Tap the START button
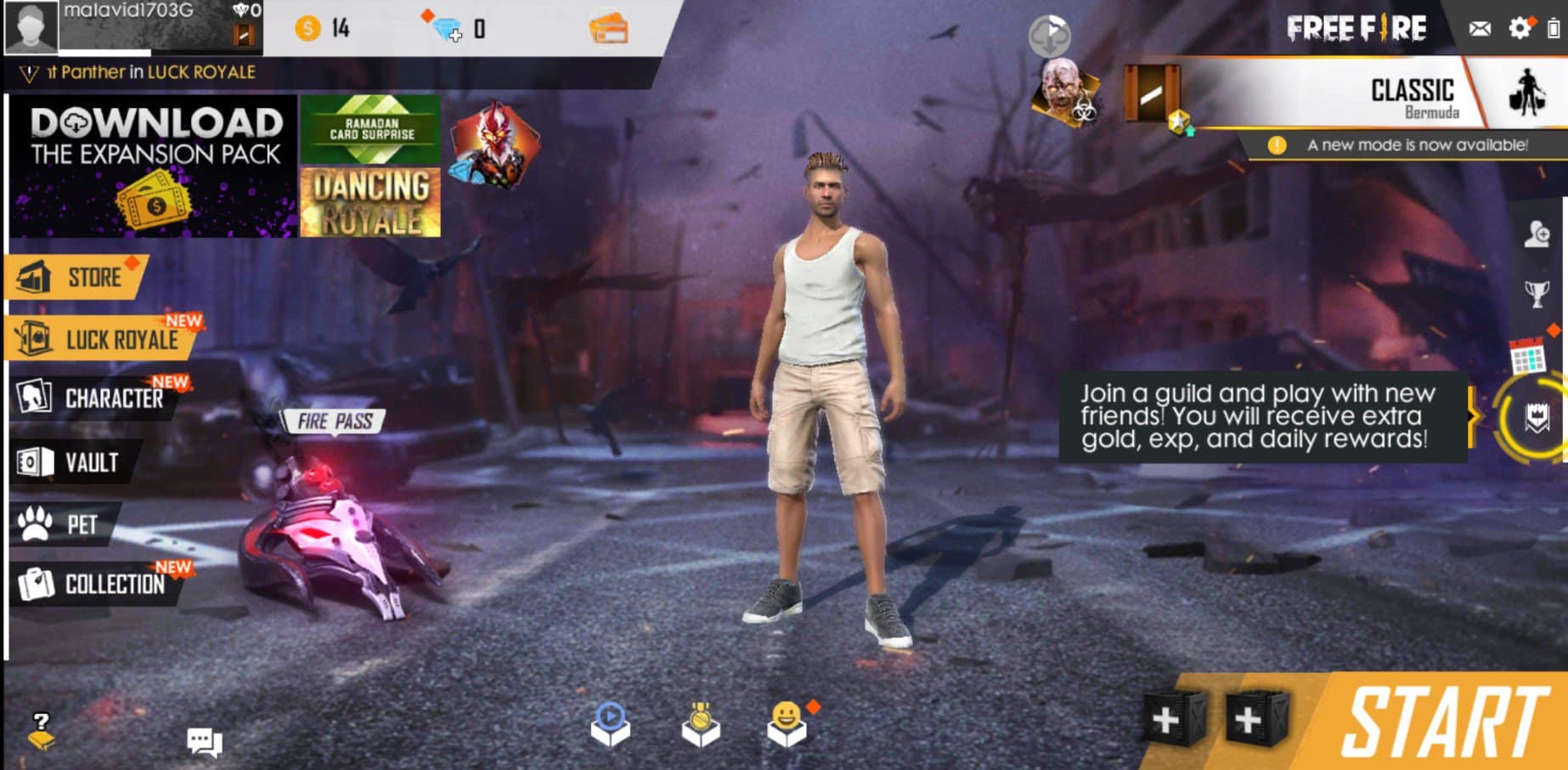1568x770 pixels. (1444, 722)
